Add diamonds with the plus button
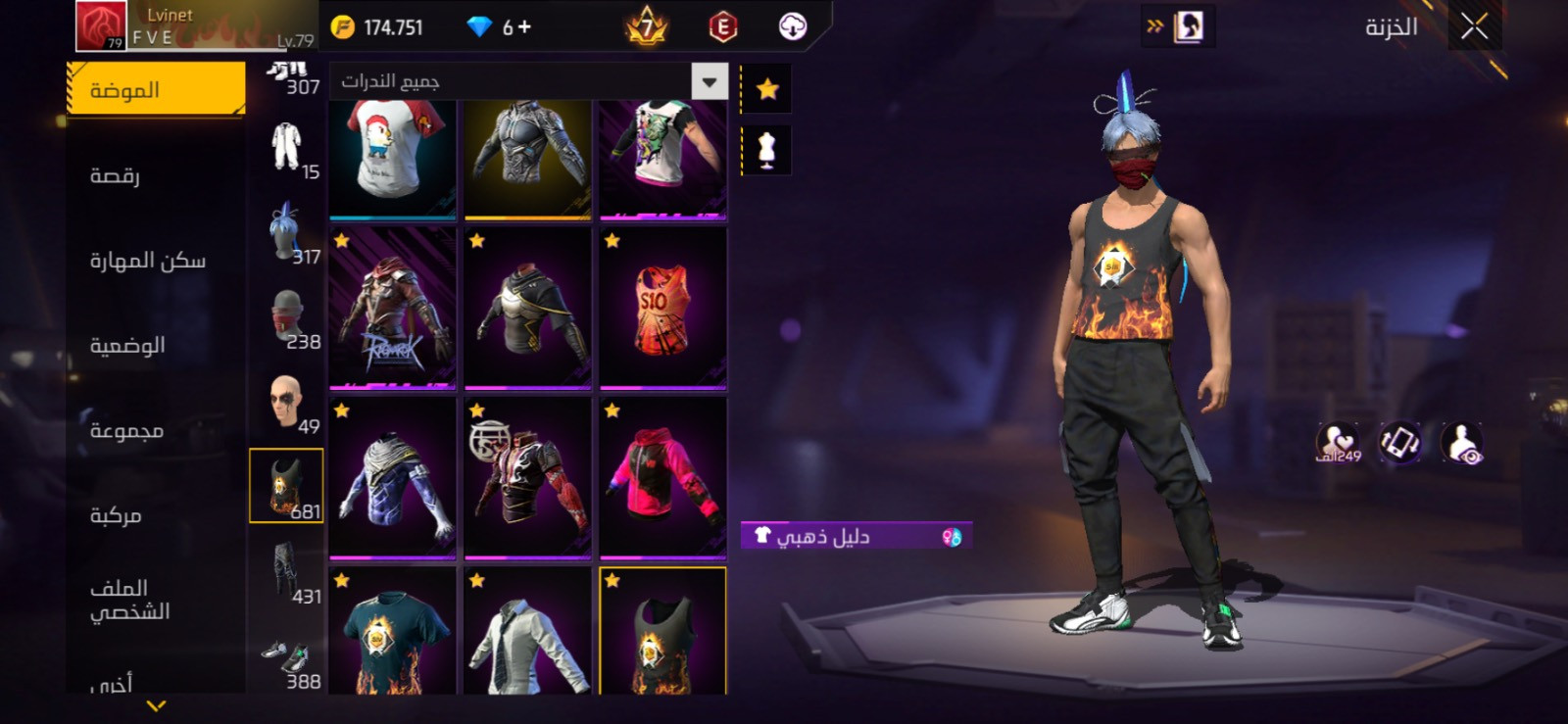Viewport: 1568px width, 724px height. (524, 27)
